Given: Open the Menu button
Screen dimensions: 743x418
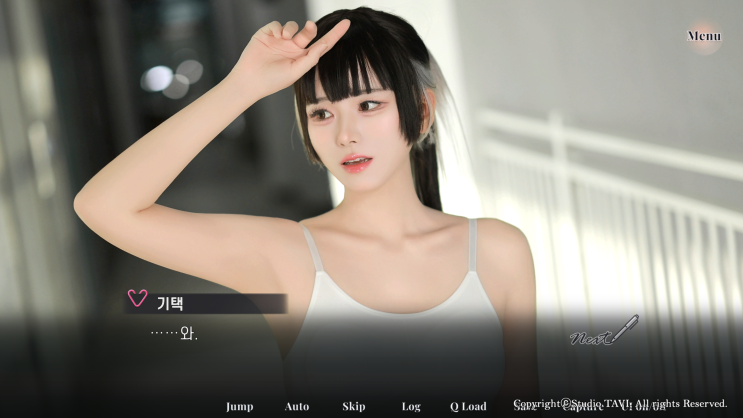Looking at the screenshot, I should tap(704, 36).
